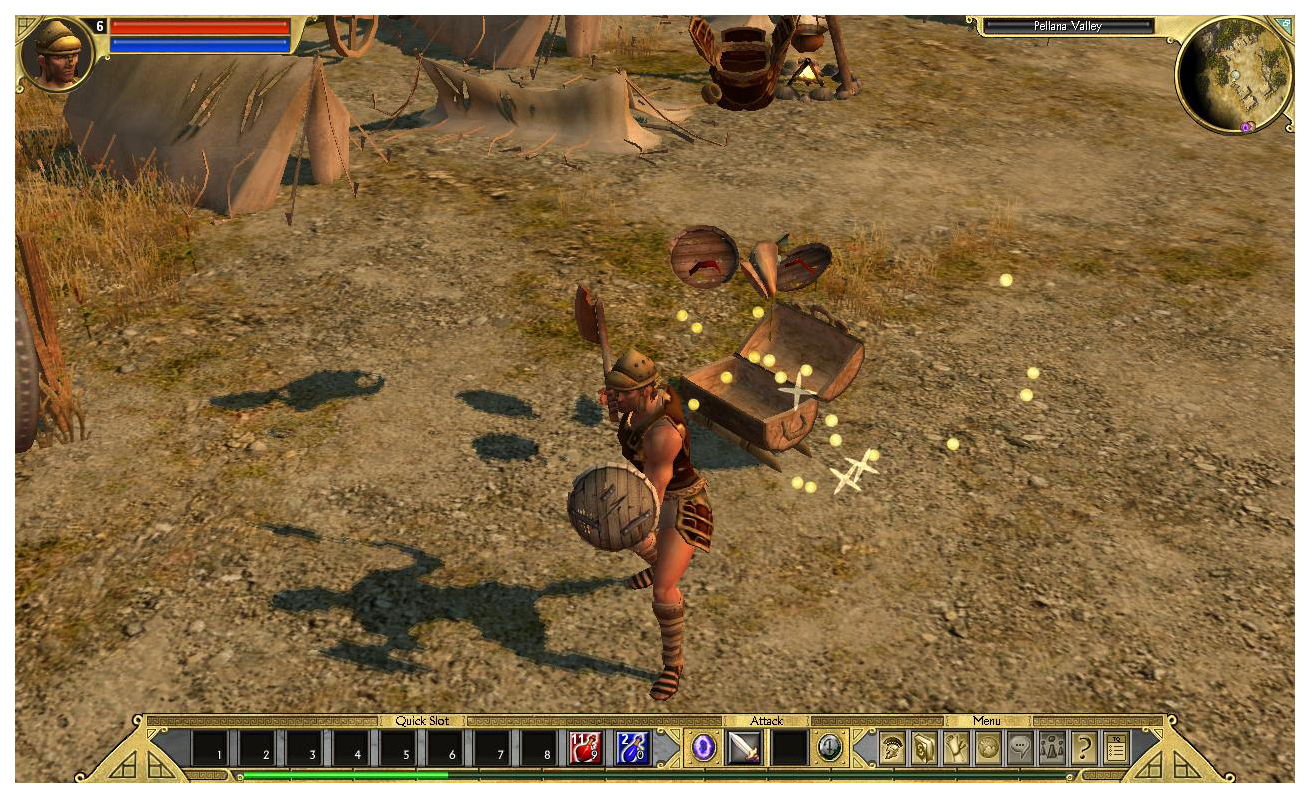Show the world map globe
The width and height of the screenshot is (1310, 798).
coord(988,748)
